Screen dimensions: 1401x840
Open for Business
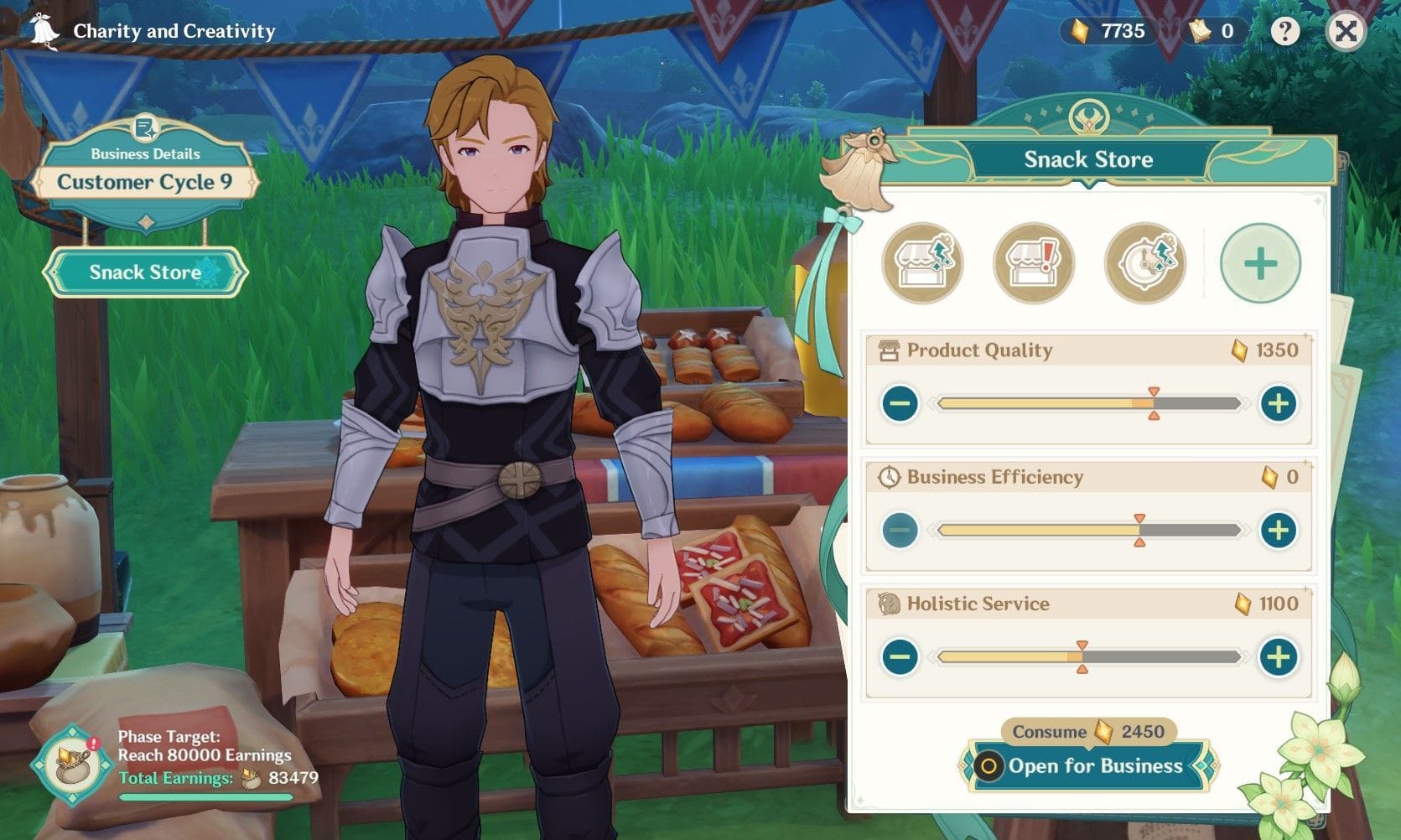coord(1089,766)
